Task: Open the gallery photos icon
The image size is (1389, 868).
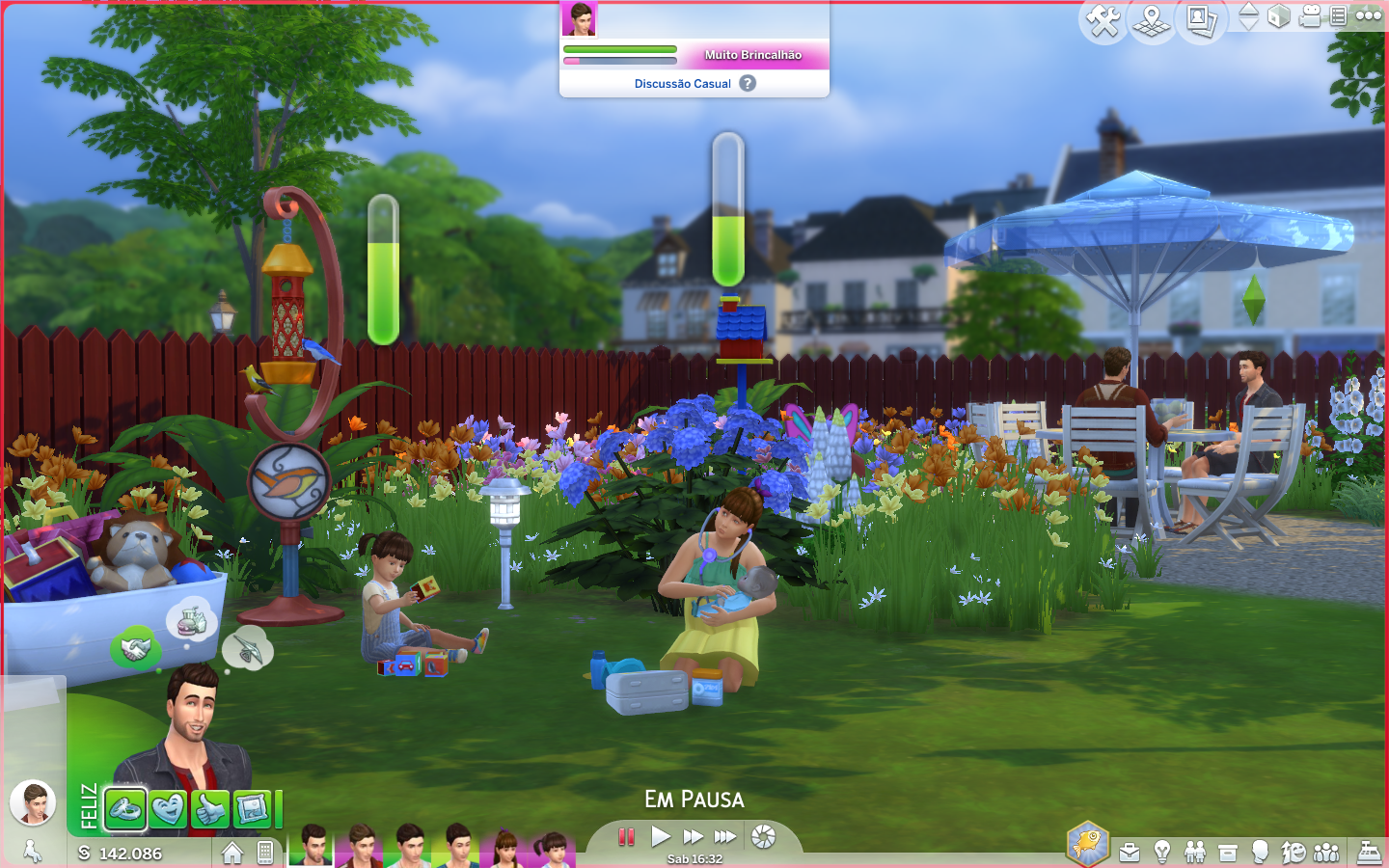Action: pos(1201,19)
